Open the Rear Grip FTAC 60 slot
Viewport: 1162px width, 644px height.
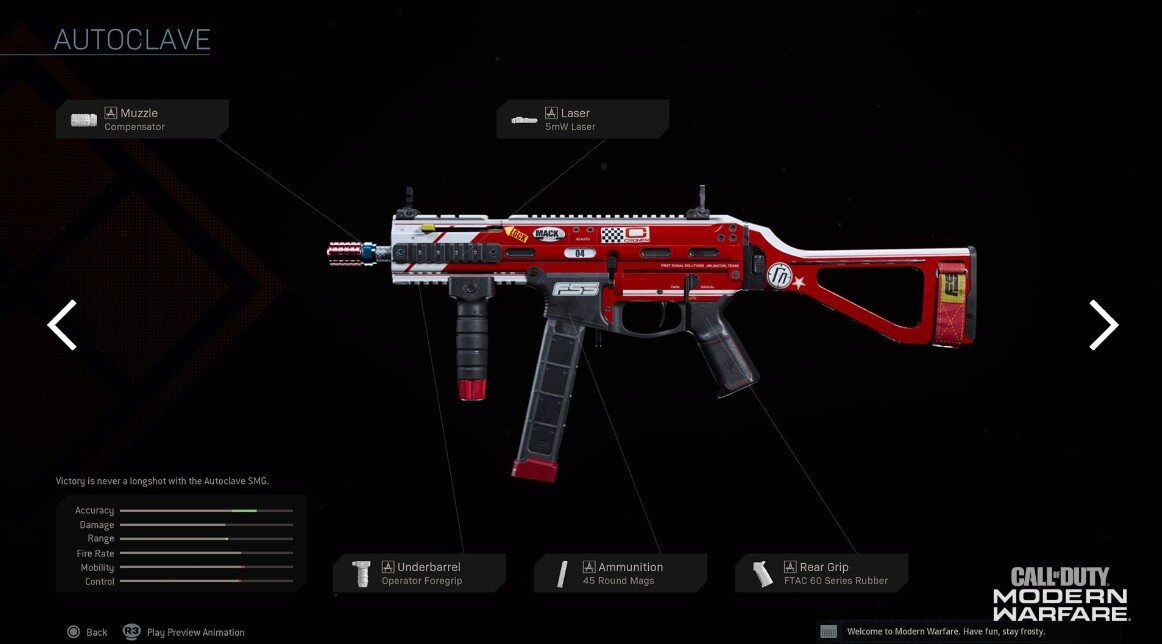tap(822, 573)
